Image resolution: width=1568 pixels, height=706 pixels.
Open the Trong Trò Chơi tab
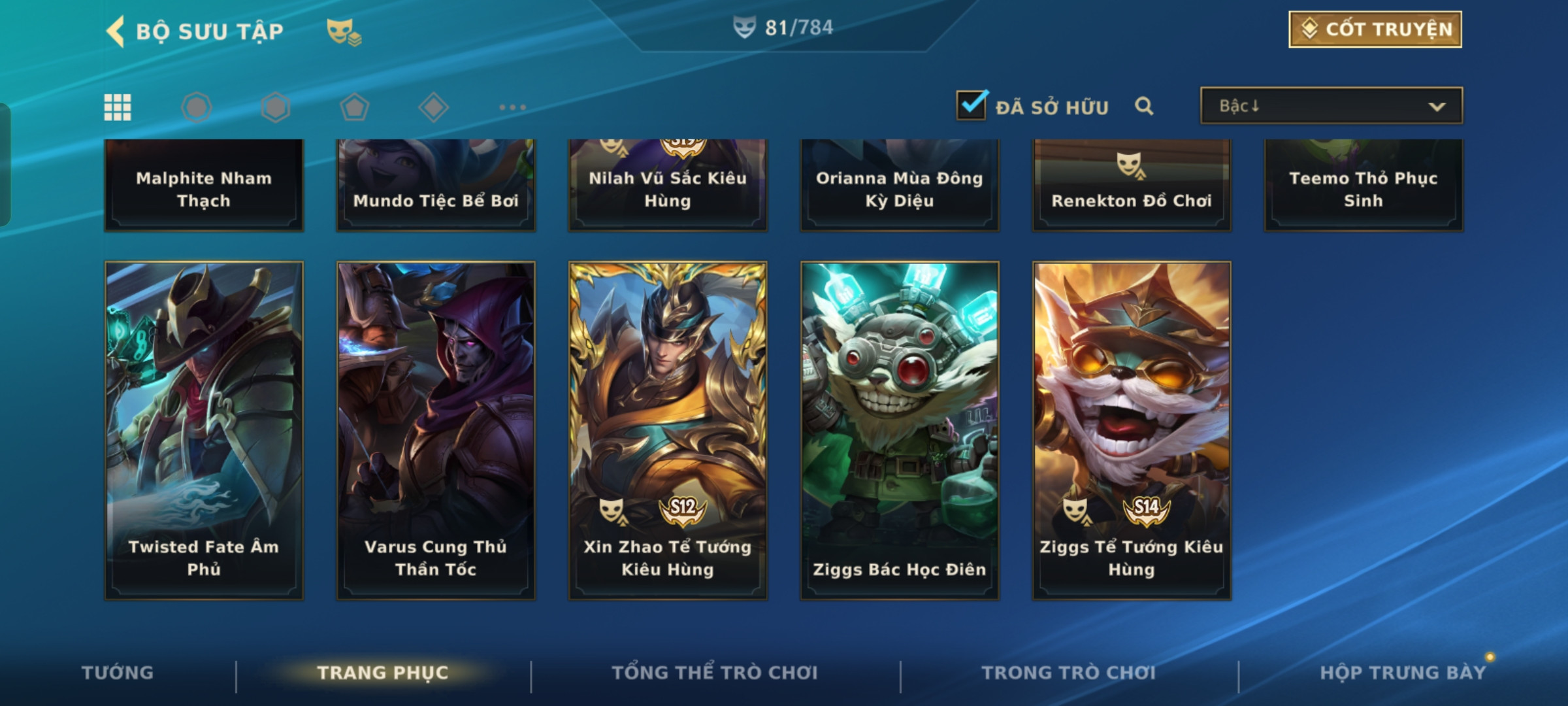click(1068, 673)
